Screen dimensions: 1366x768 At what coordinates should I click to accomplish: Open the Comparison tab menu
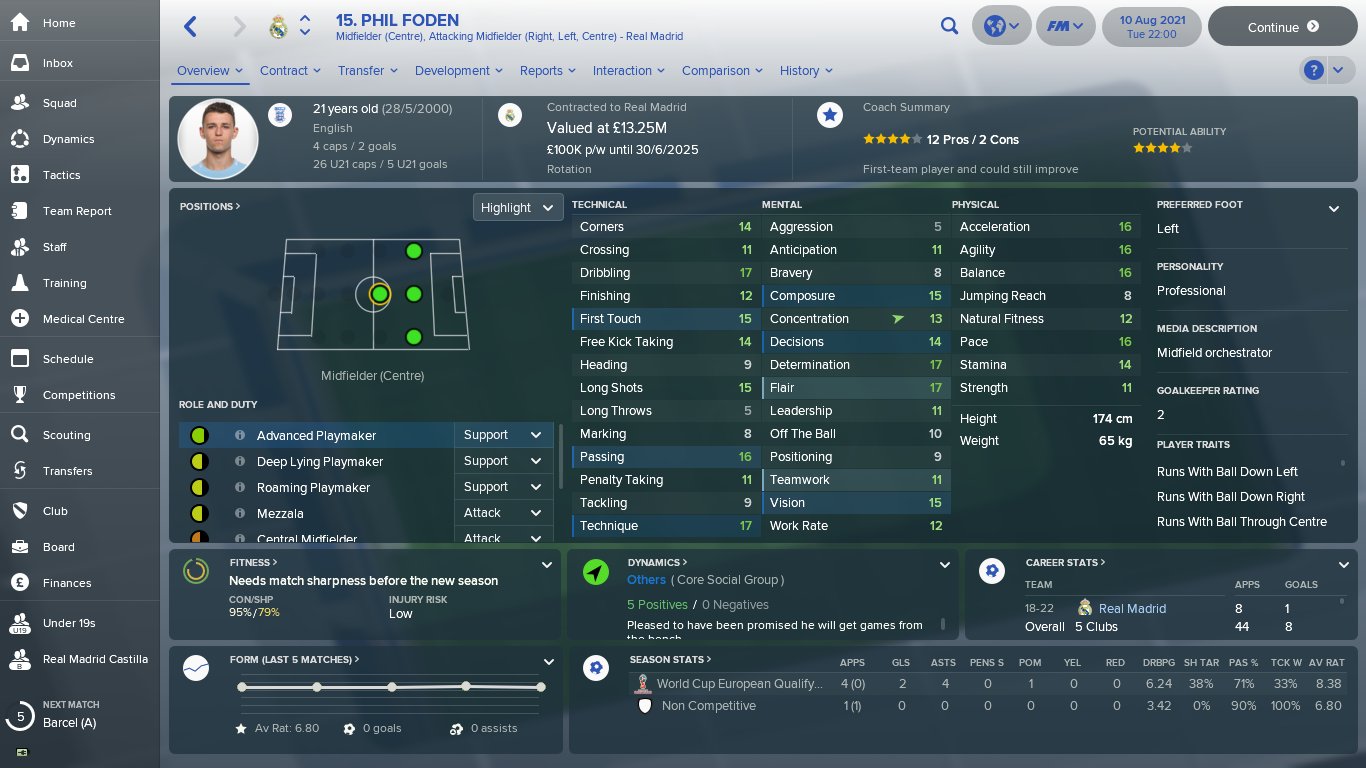[722, 71]
